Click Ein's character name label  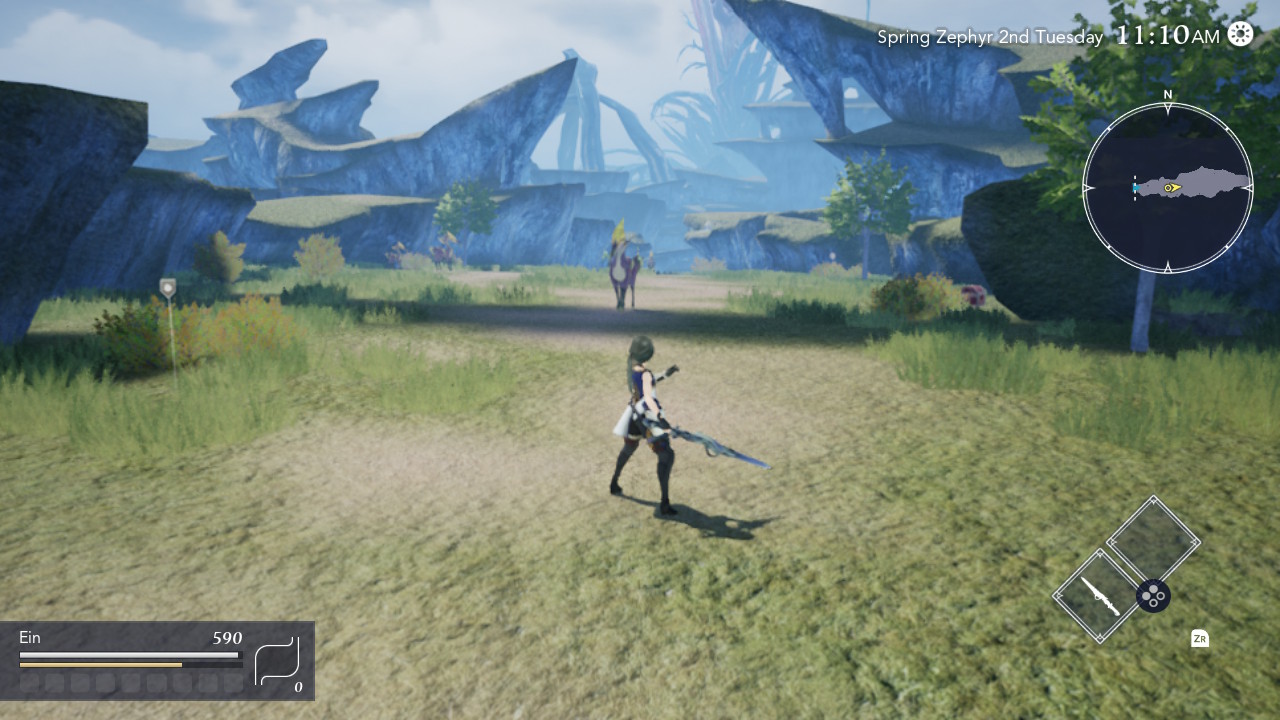pos(29,637)
